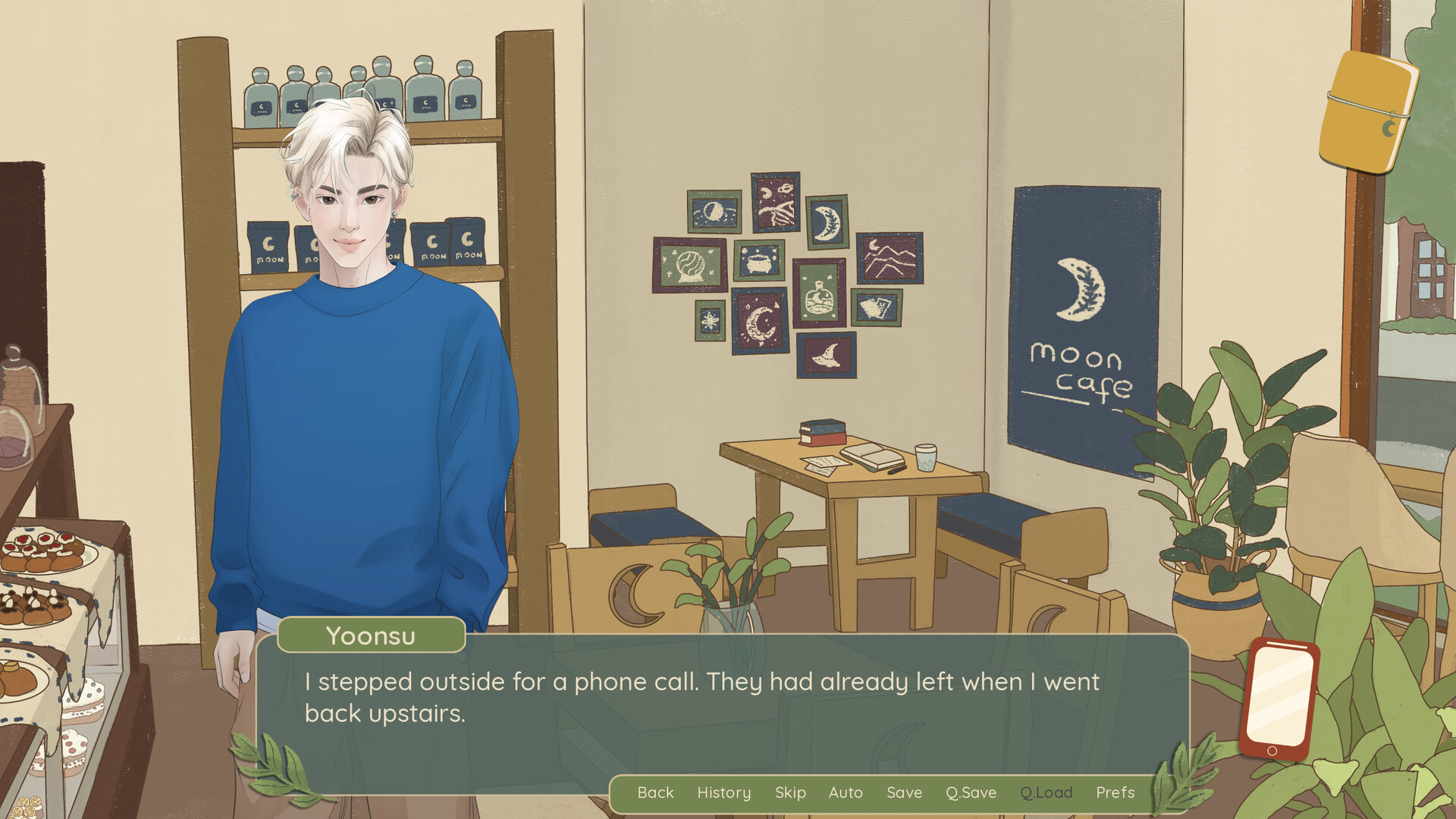This screenshot has width=1456, height=819.
Task: Toggle Skip mode
Action: pyautogui.click(x=790, y=792)
